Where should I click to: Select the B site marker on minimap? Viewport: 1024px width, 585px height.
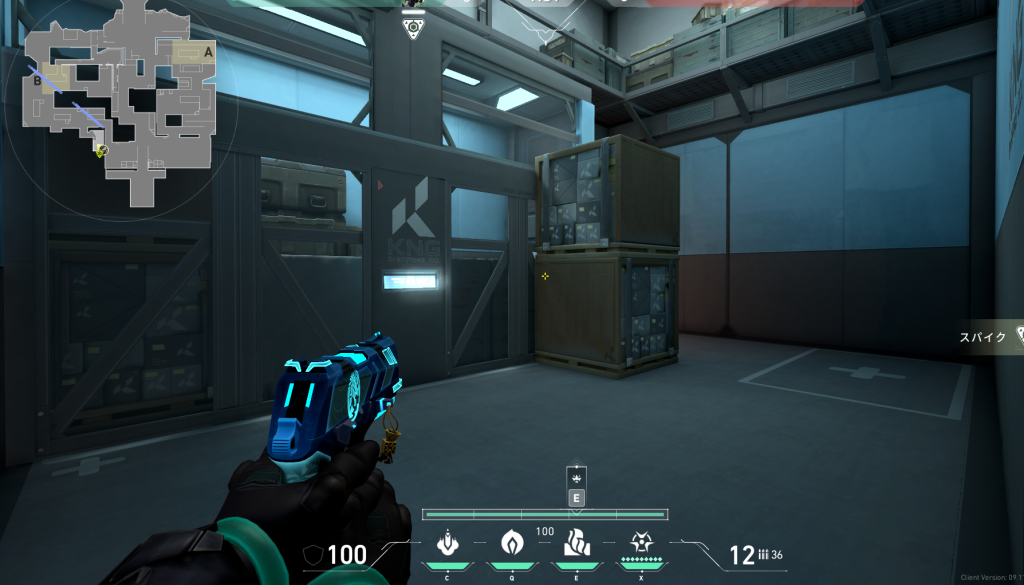[x=37, y=80]
